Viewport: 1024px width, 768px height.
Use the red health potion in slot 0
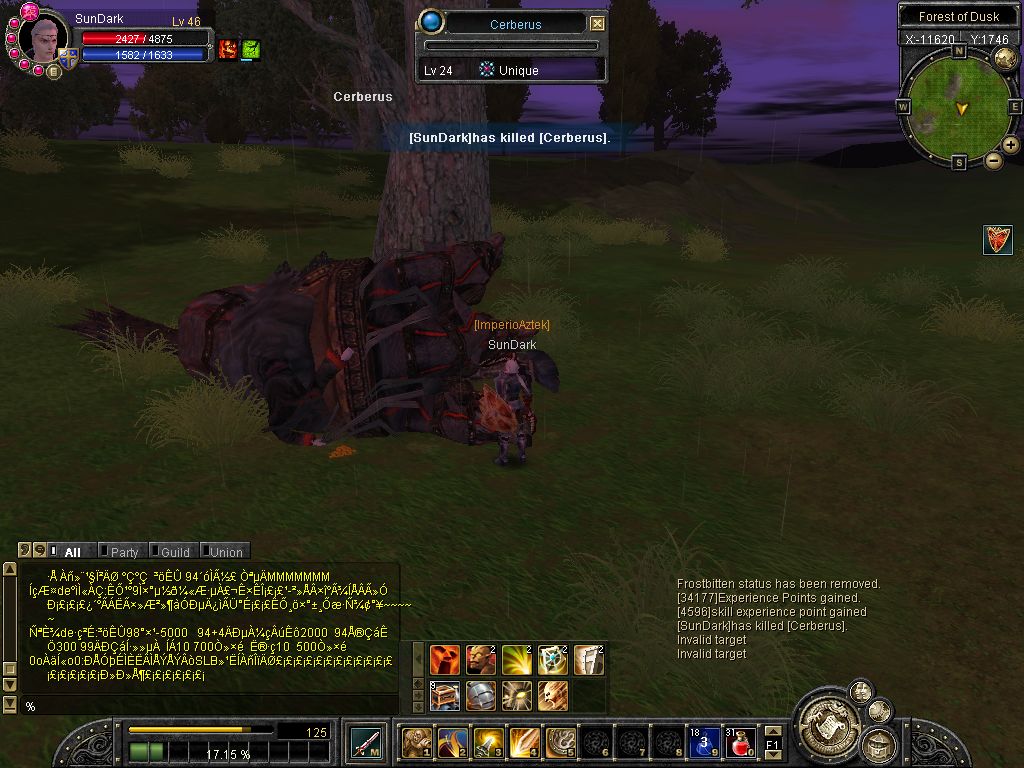click(x=740, y=743)
